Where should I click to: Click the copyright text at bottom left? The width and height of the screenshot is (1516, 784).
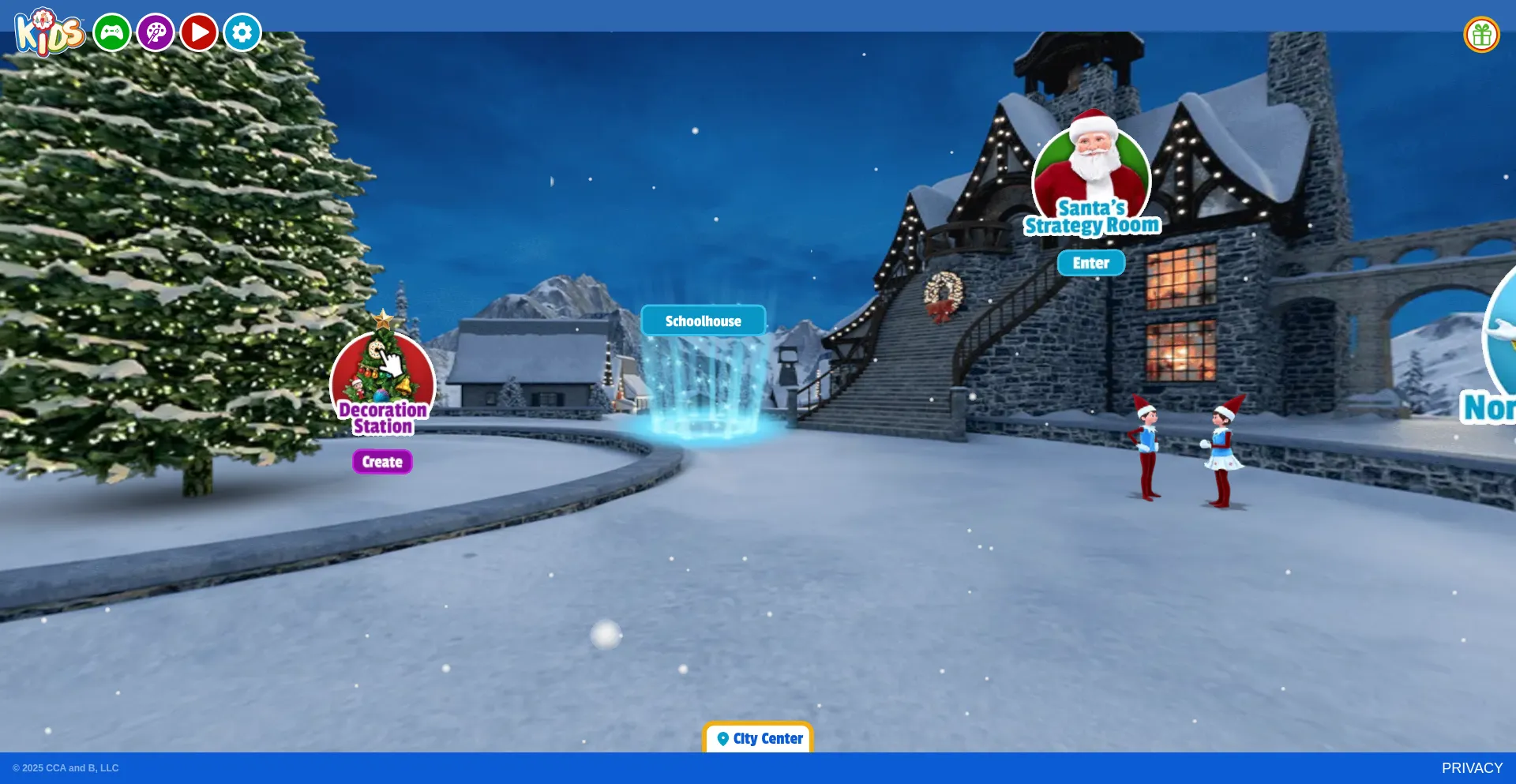pyautogui.click(x=67, y=767)
